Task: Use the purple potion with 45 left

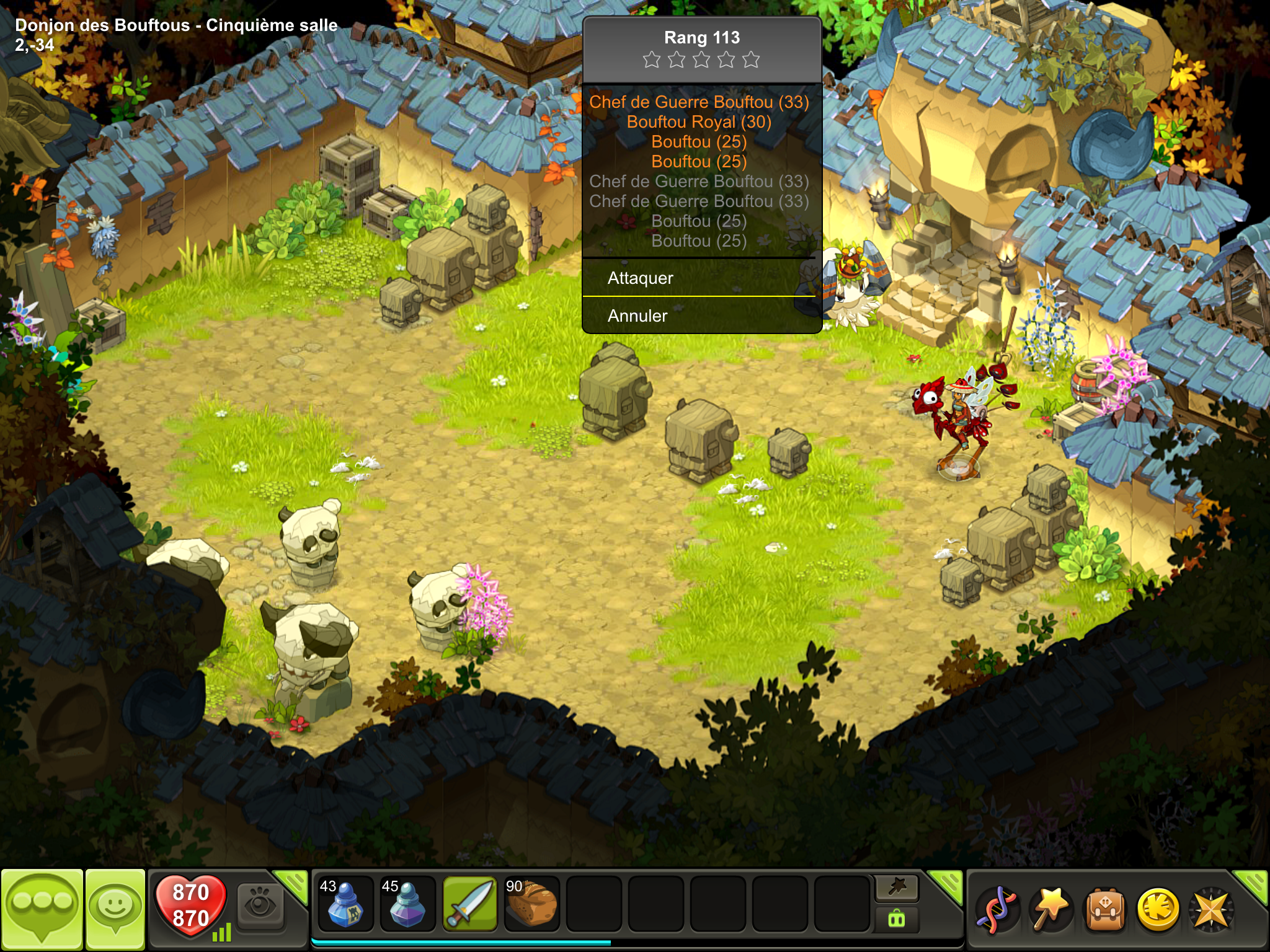Action: pyautogui.click(x=407, y=904)
